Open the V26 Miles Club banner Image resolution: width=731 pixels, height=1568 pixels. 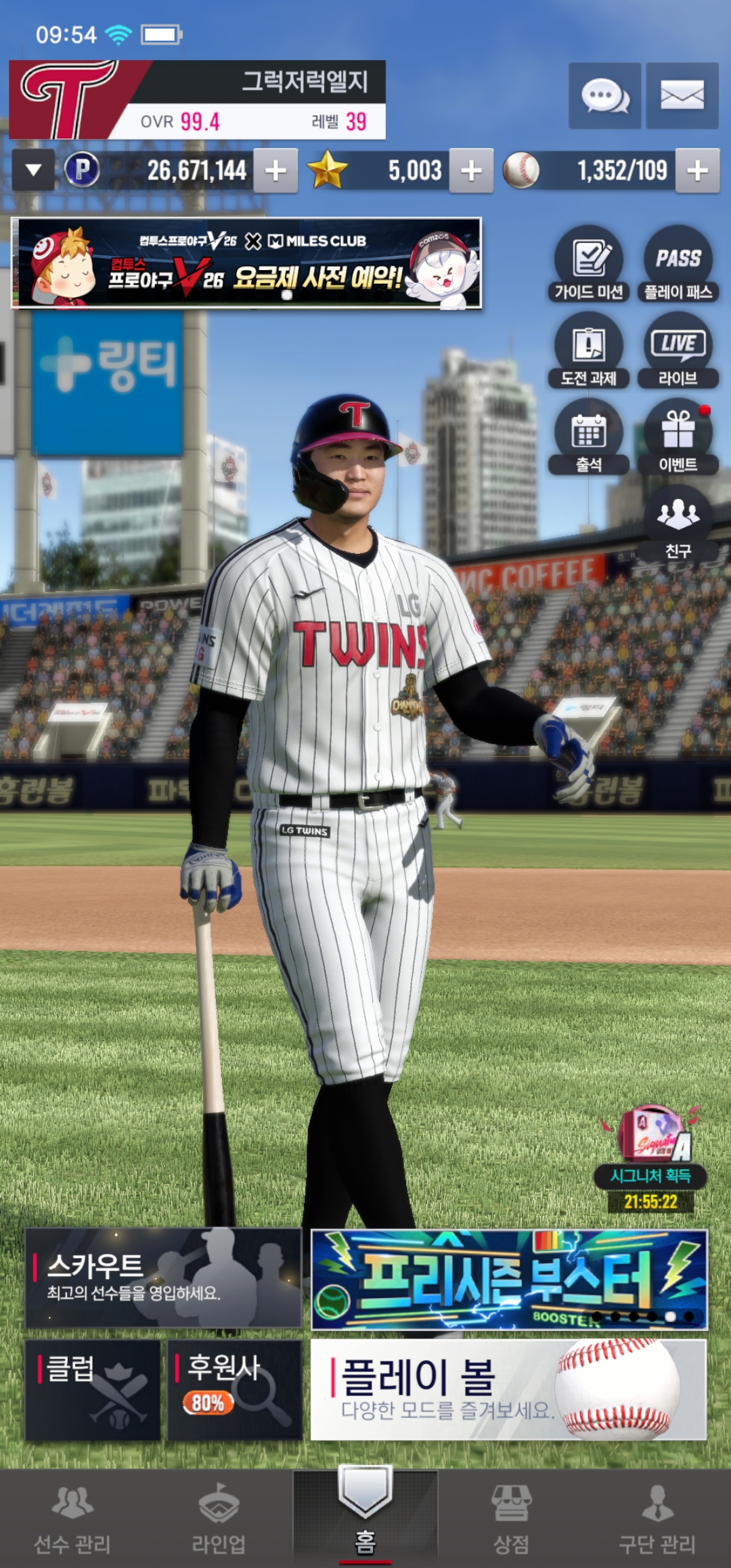click(x=247, y=263)
